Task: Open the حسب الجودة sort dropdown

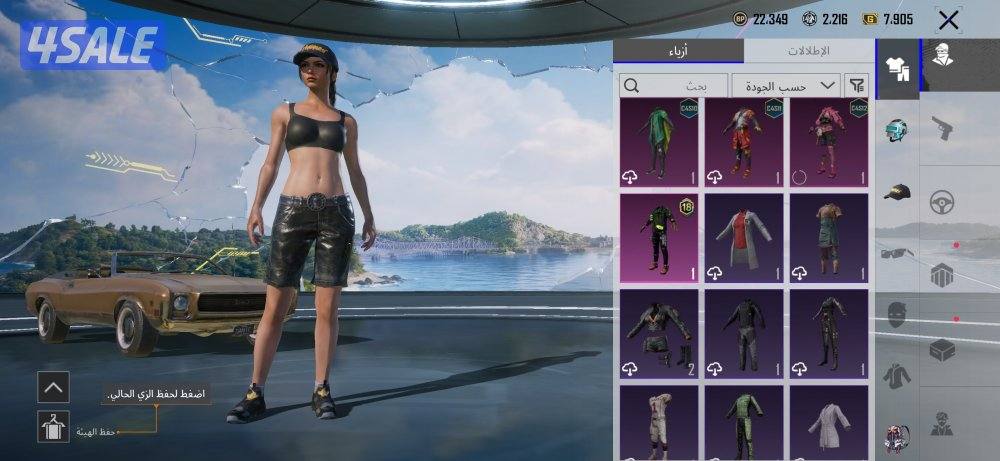Action: coord(785,86)
